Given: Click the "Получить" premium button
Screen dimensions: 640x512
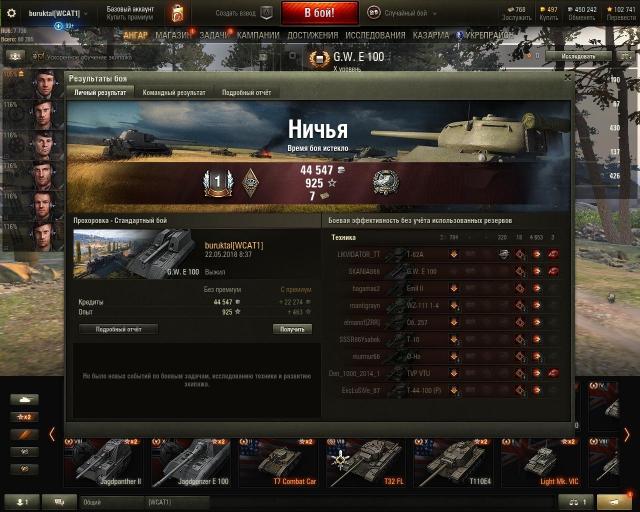Looking at the screenshot, I should 292,328.
